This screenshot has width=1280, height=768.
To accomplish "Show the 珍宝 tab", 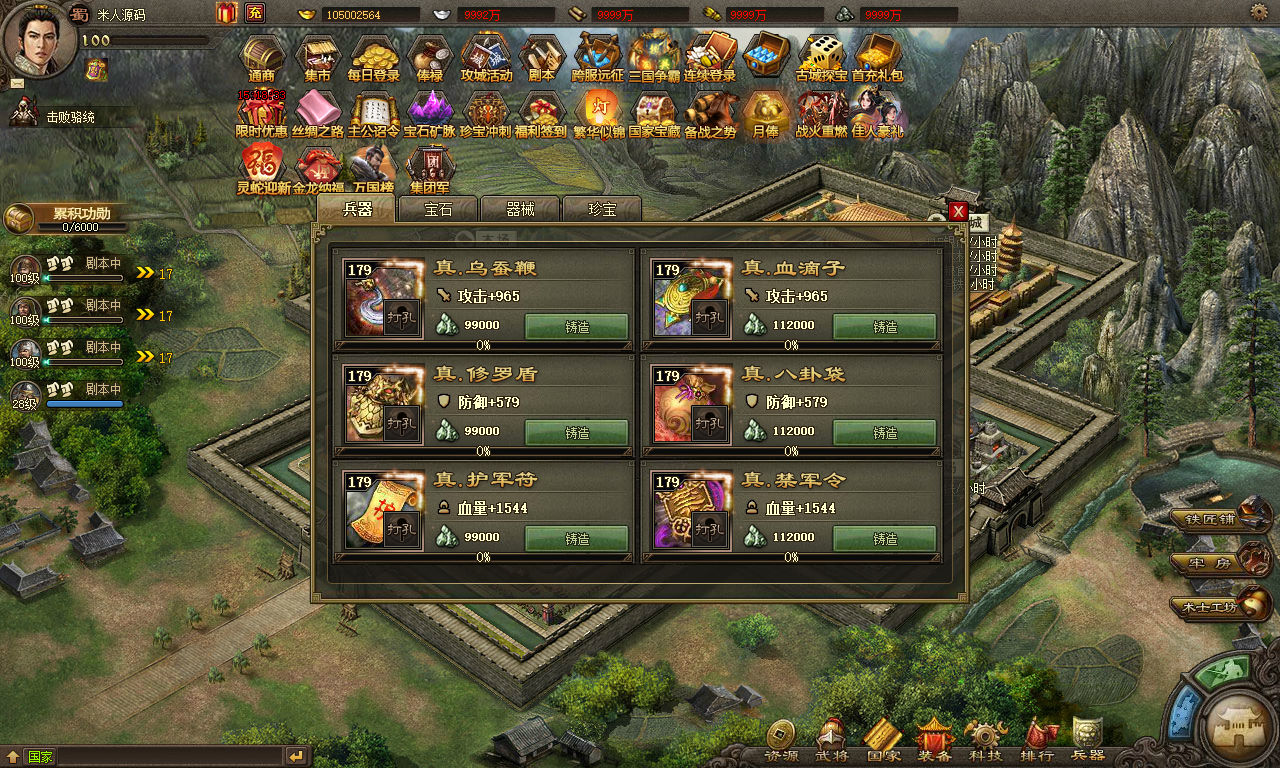I will (x=602, y=209).
